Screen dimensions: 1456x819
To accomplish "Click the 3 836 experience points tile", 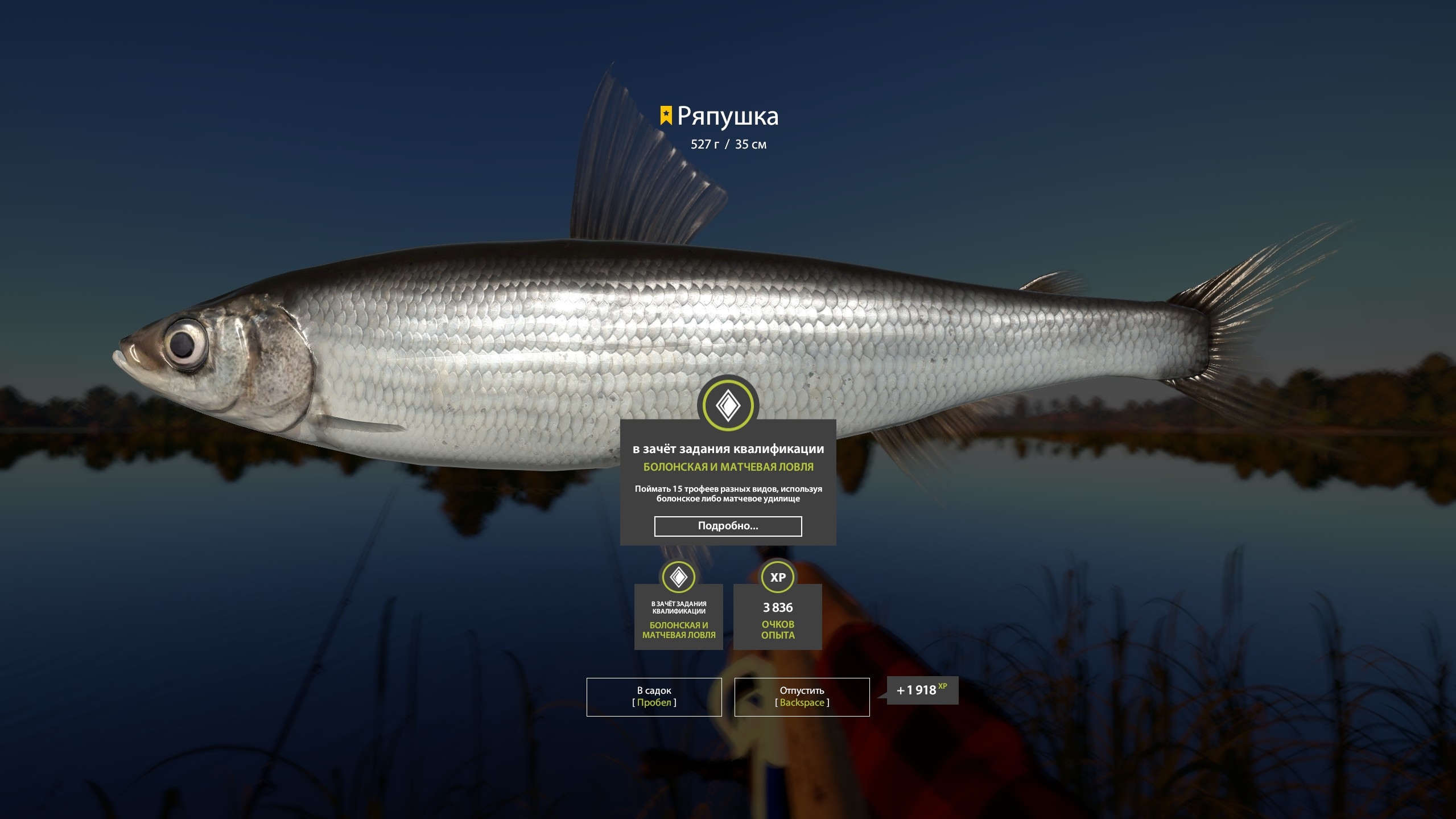I will click(777, 616).
